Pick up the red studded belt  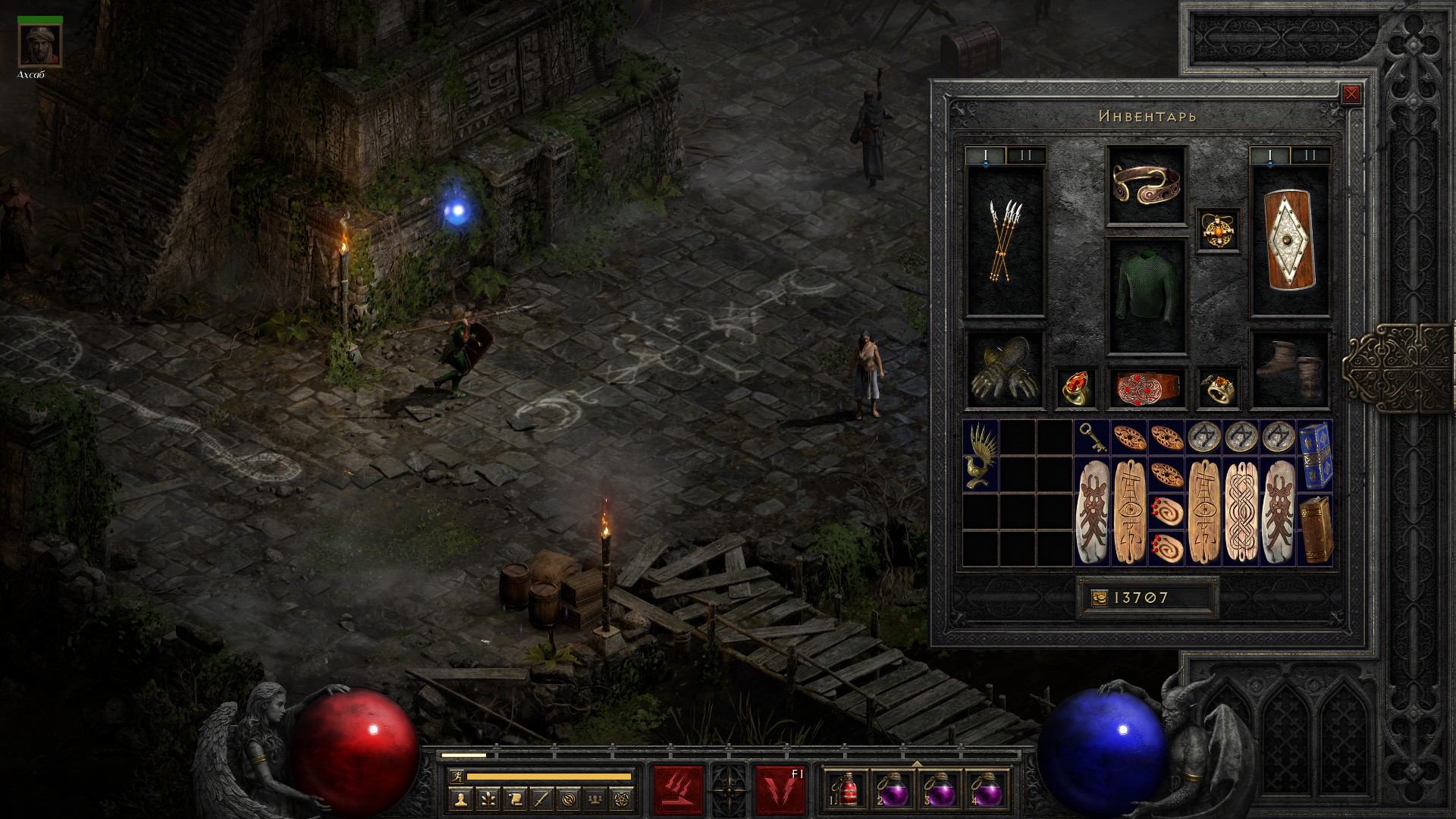[x=1146, y=388]
